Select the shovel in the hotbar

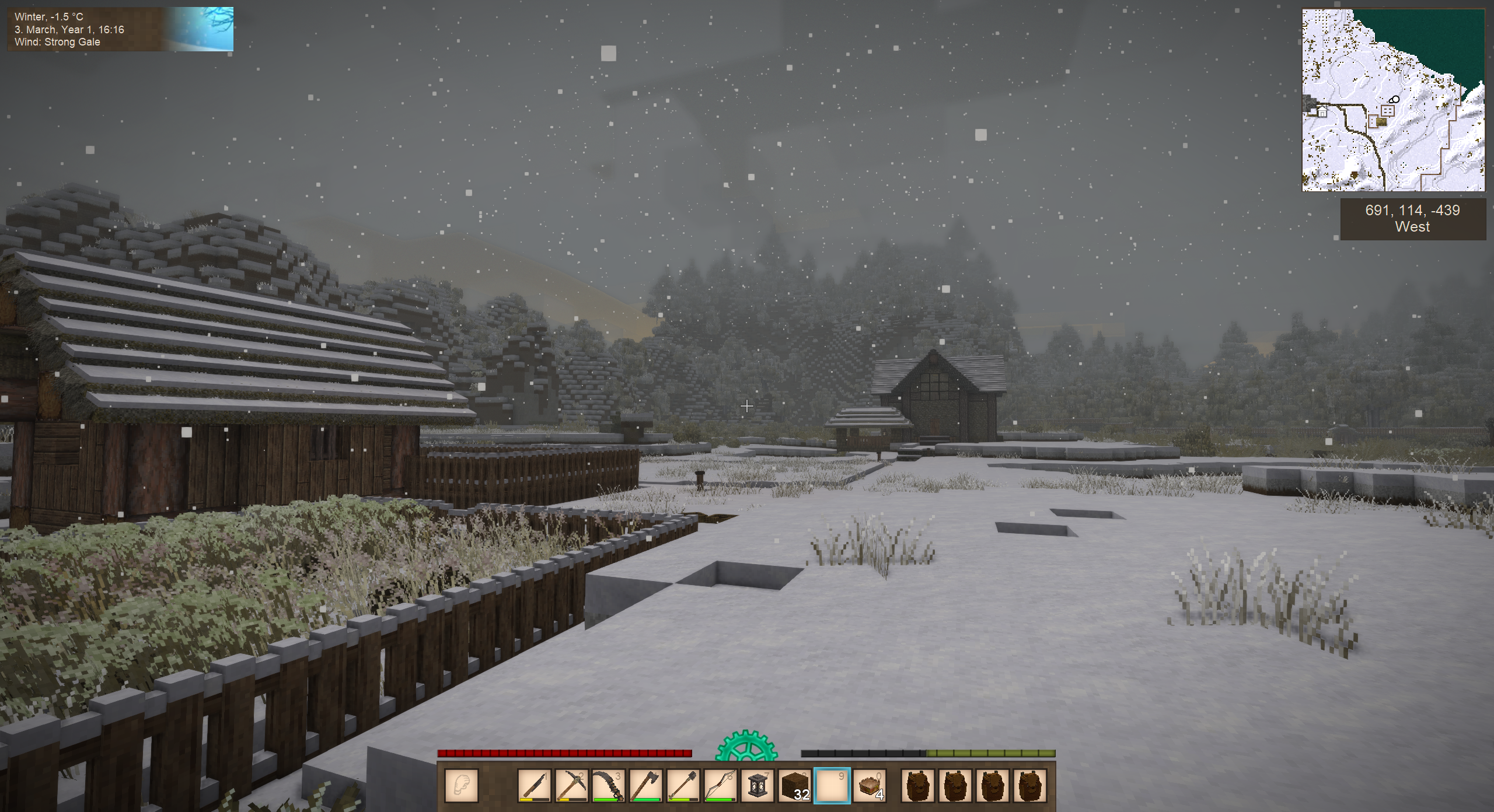683,785
